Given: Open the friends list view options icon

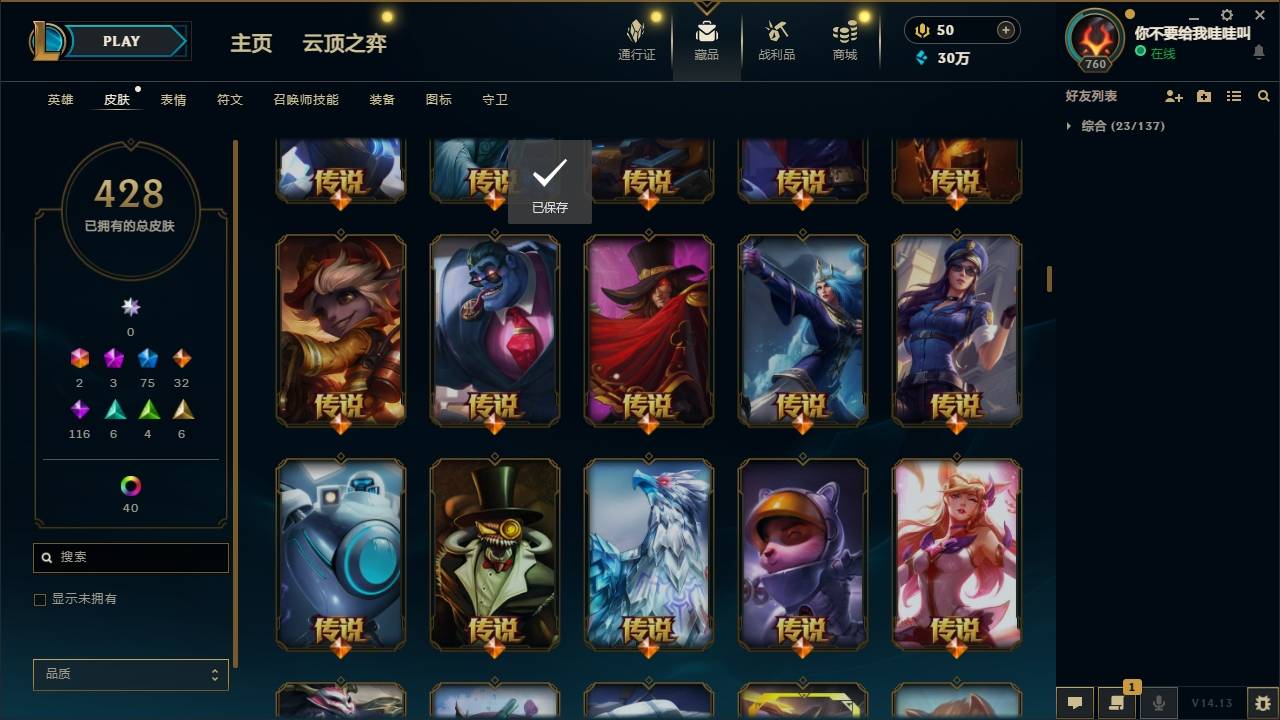Looking at the screenshot, I should 1234,96.
